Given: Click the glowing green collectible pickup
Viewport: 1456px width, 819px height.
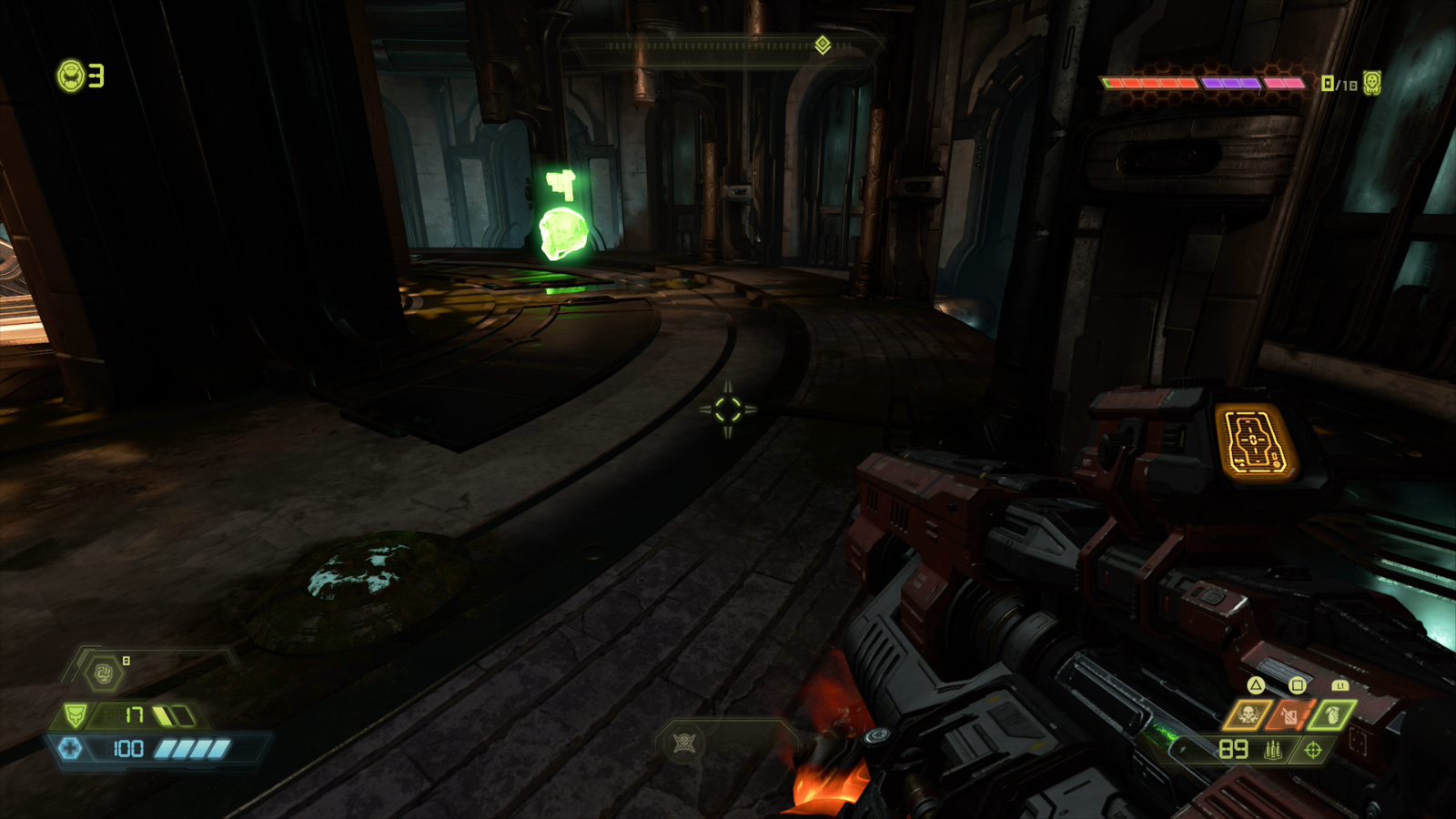Looking at the screenshot, I should click(x=564, y=232).
